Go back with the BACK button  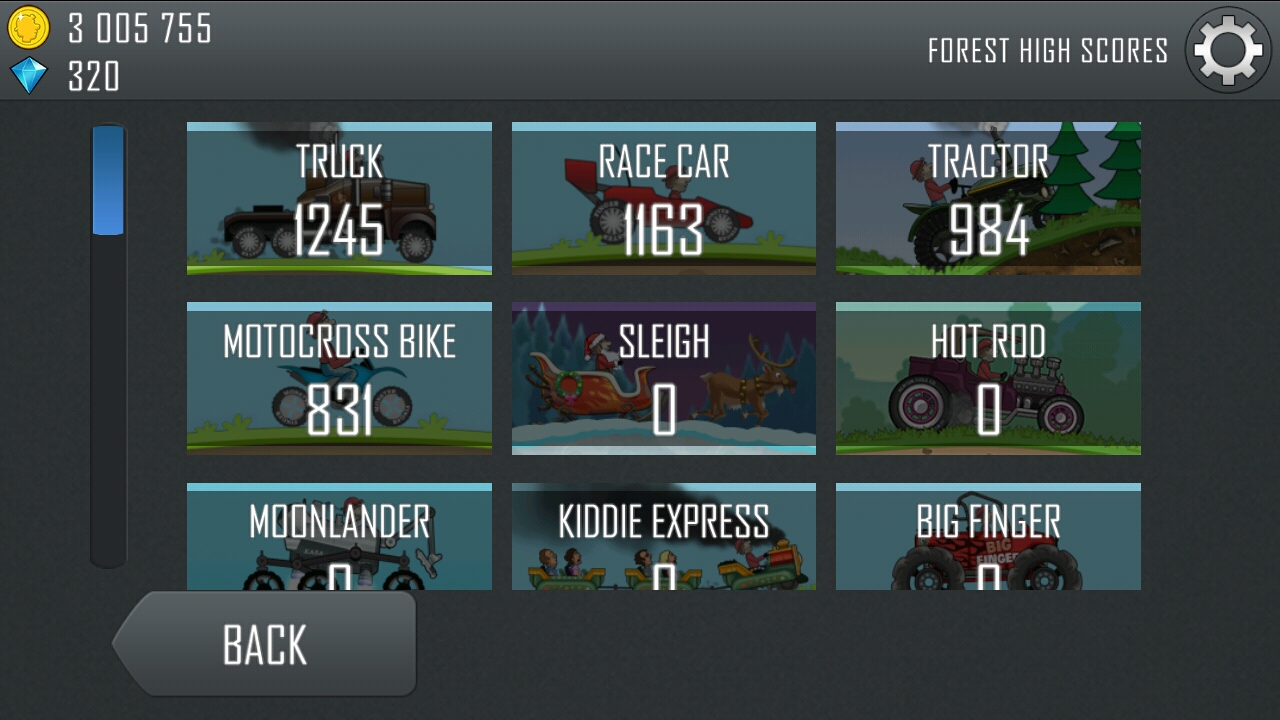tap(265, 644)
